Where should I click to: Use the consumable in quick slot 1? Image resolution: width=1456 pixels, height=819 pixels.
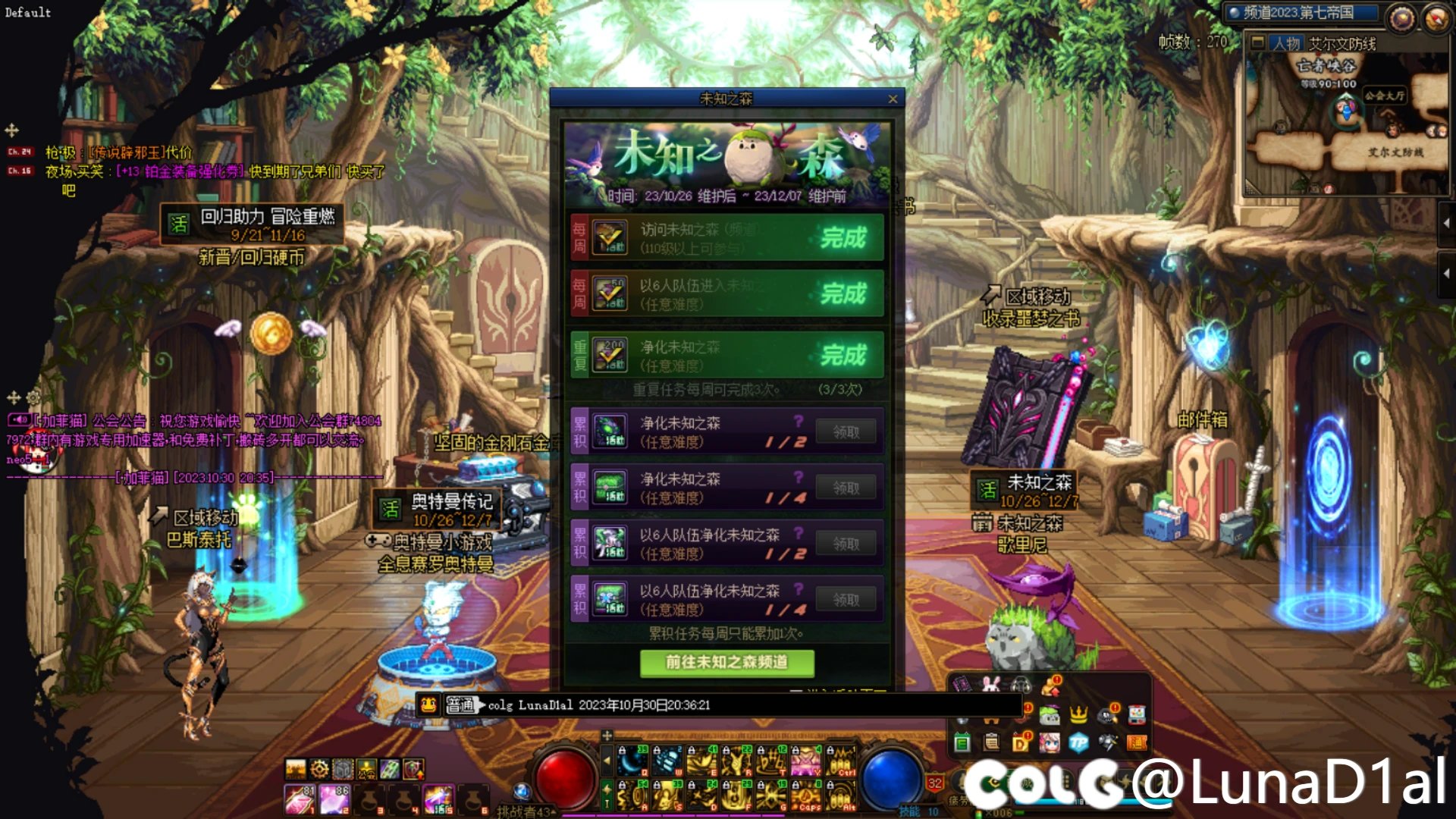(x=297, y=800)
